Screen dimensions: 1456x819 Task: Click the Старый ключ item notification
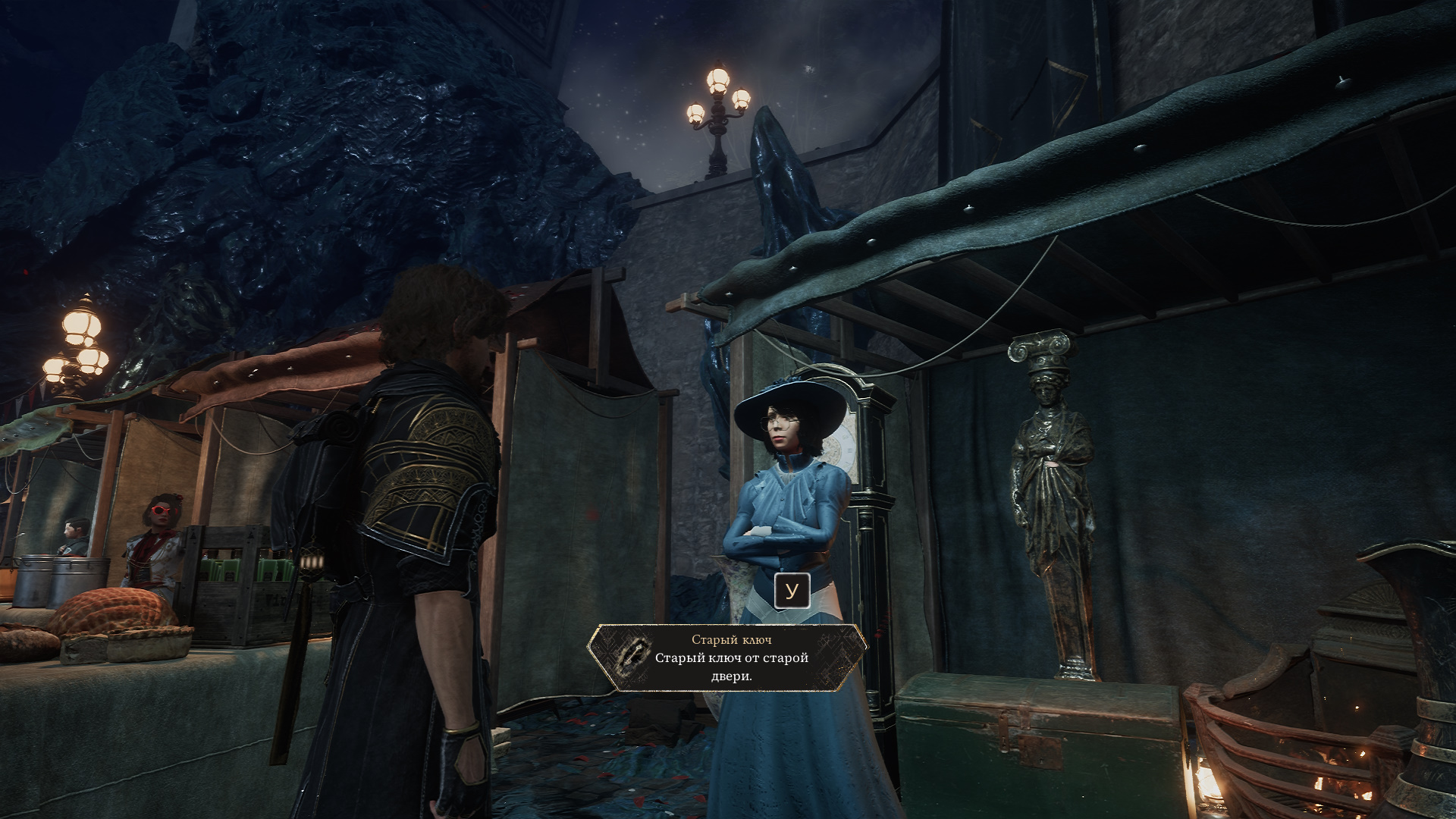pyautogui.click(x=728, y=657)
